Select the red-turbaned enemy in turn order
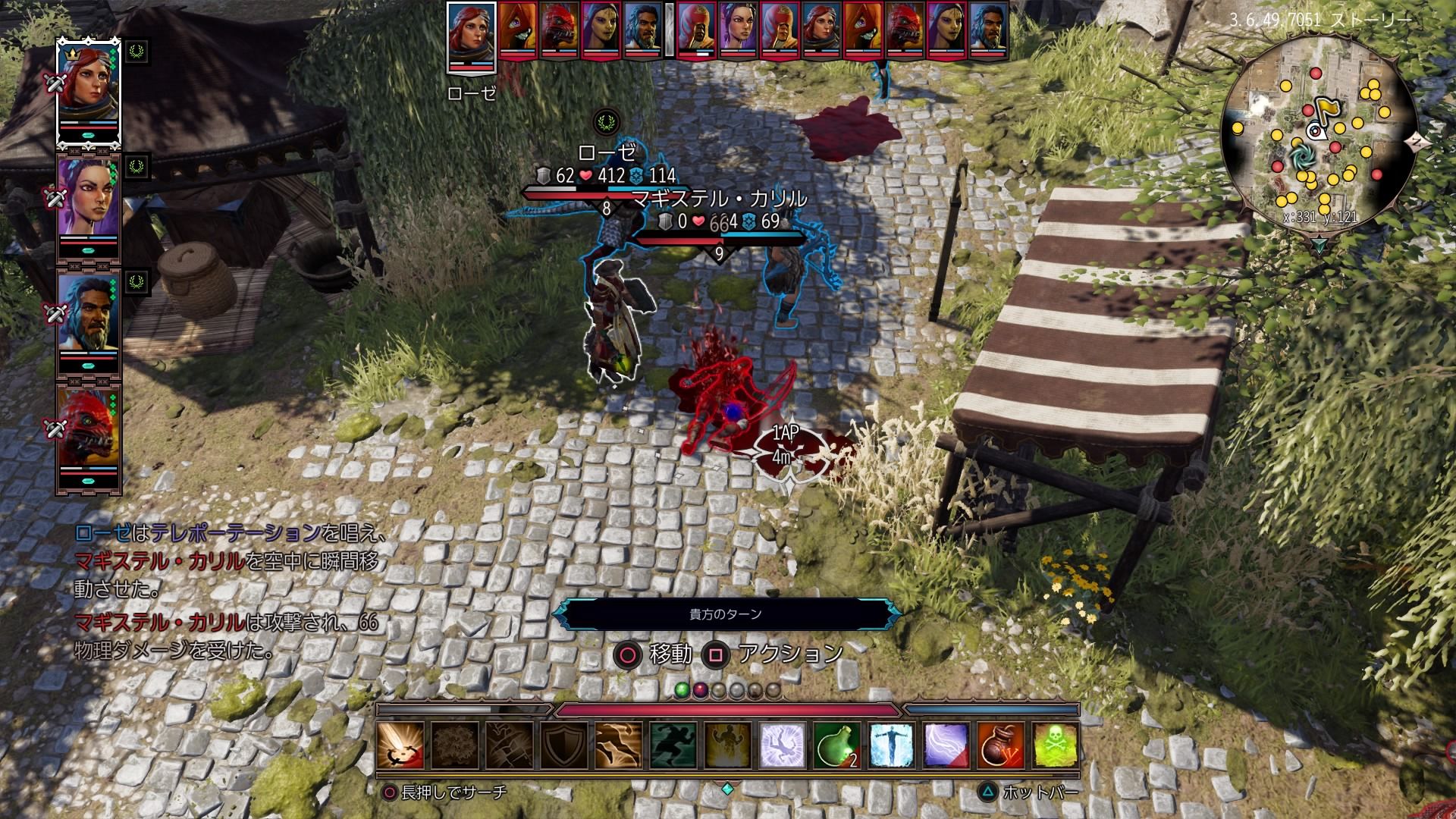 pyautogui.click(x=696, y=30)
